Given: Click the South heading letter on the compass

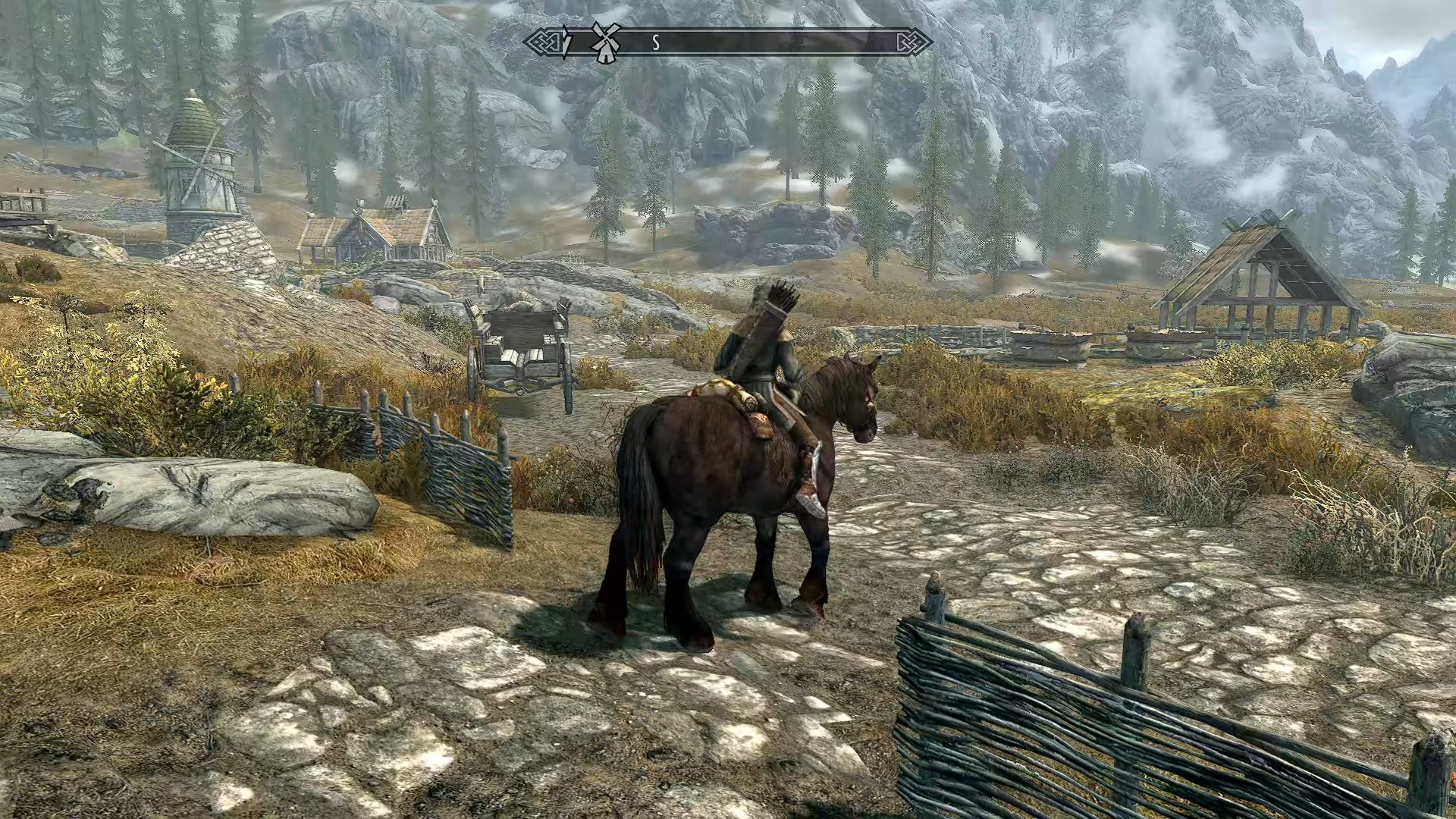Looking at the screenshot, I should (656, 43).
